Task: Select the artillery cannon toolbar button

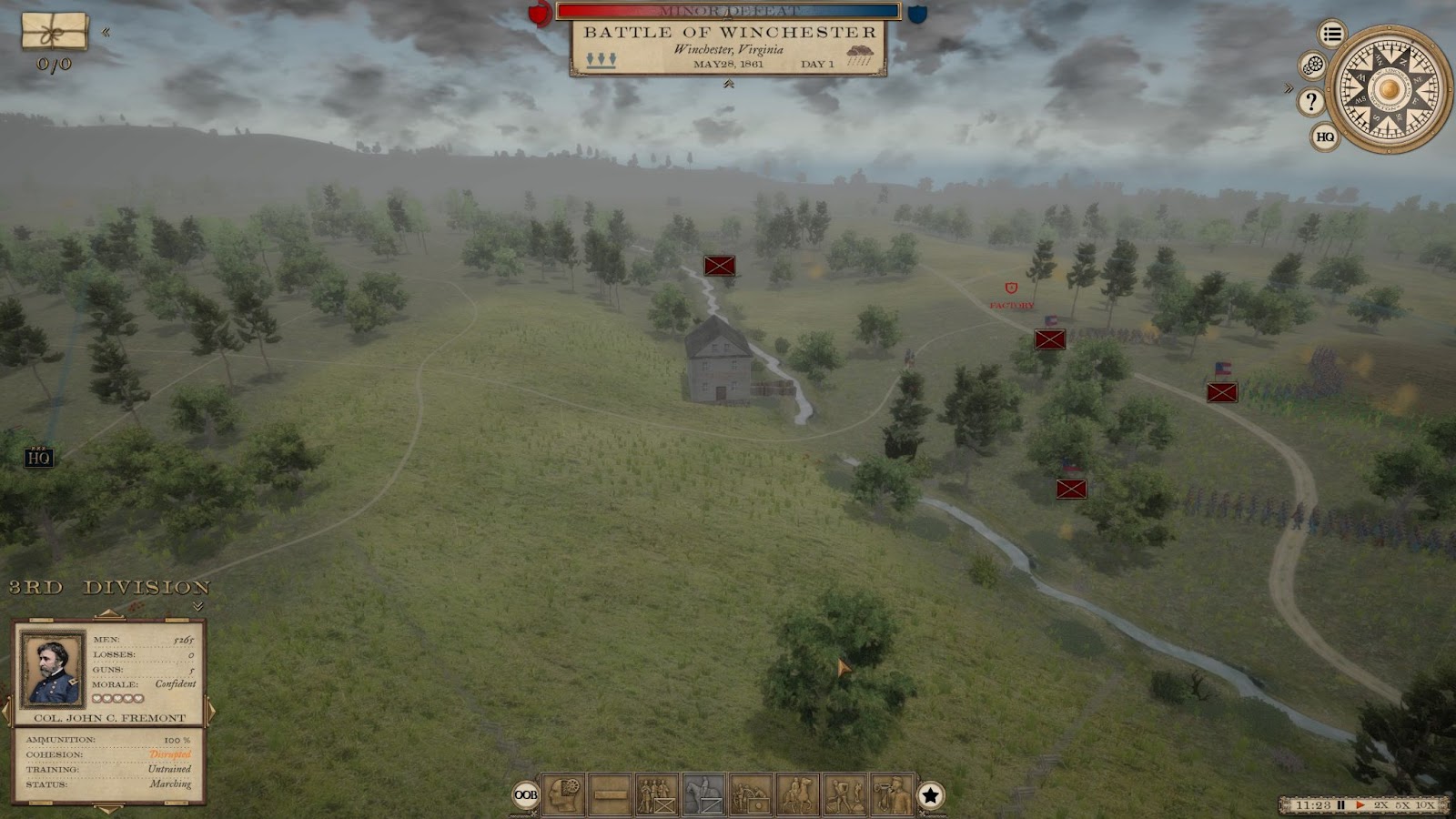Action: coord(751,794)
